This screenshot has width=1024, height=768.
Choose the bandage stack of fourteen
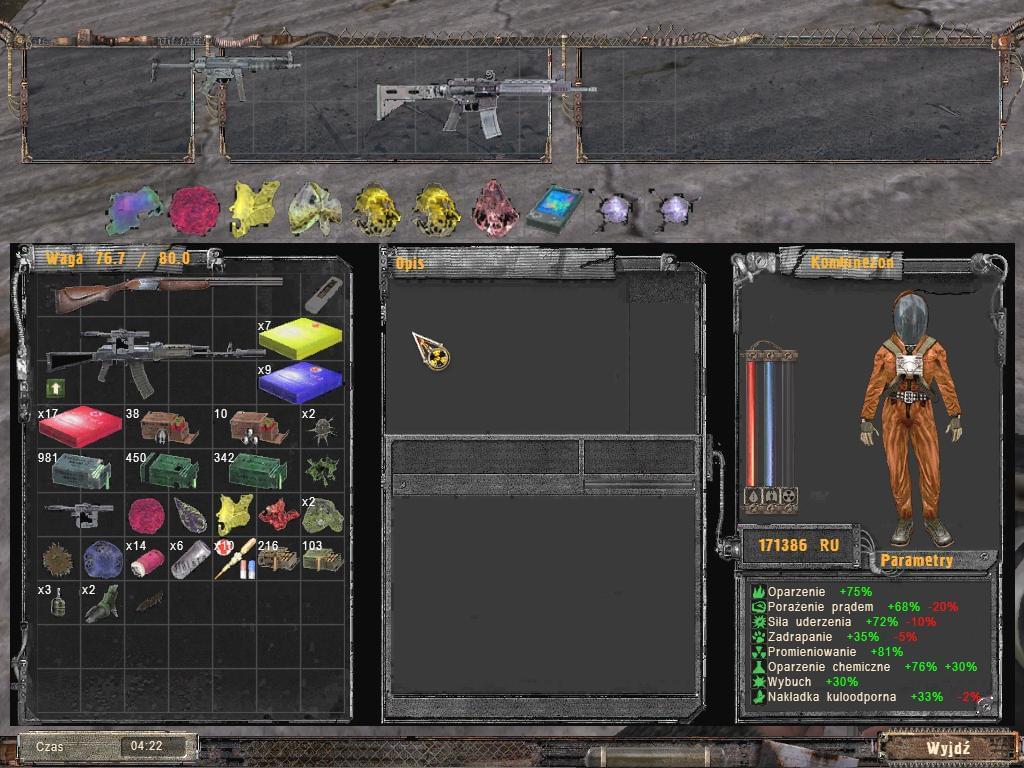pyautogui.click(x=146, y=562)
